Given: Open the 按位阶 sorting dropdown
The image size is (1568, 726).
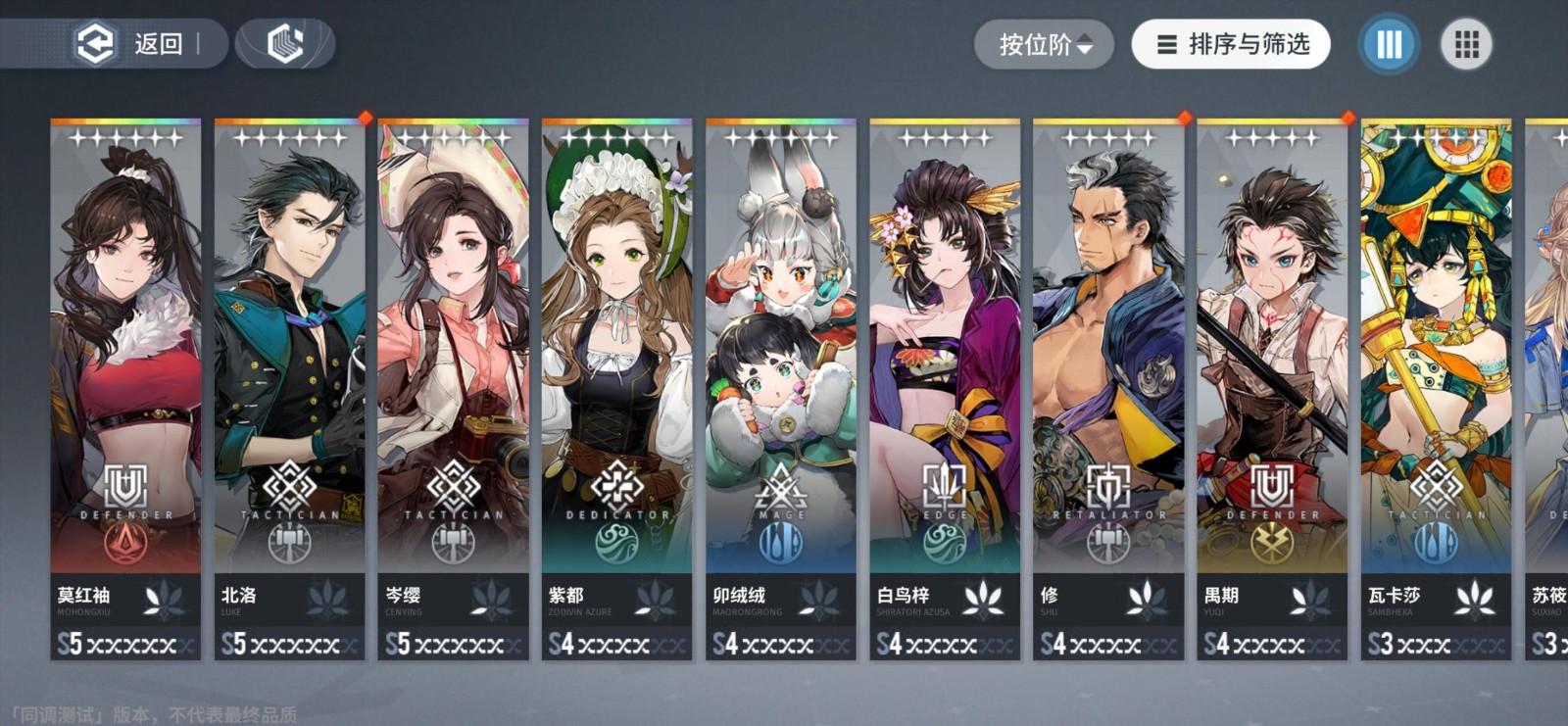Looking at the screenshot, I should (1040, 43).
